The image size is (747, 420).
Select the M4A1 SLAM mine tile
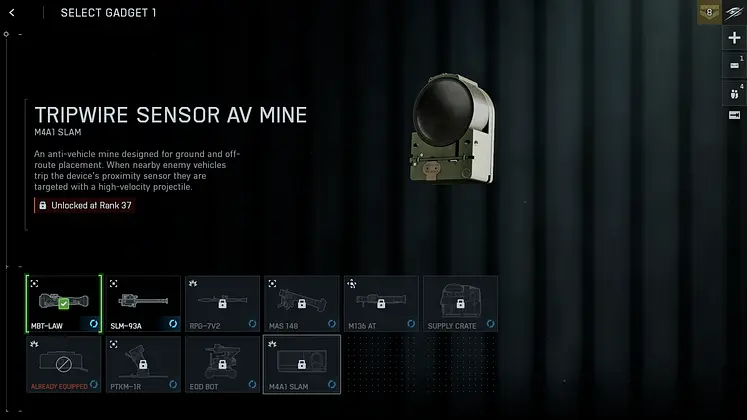pyautogui.click(x=302, y=363)
